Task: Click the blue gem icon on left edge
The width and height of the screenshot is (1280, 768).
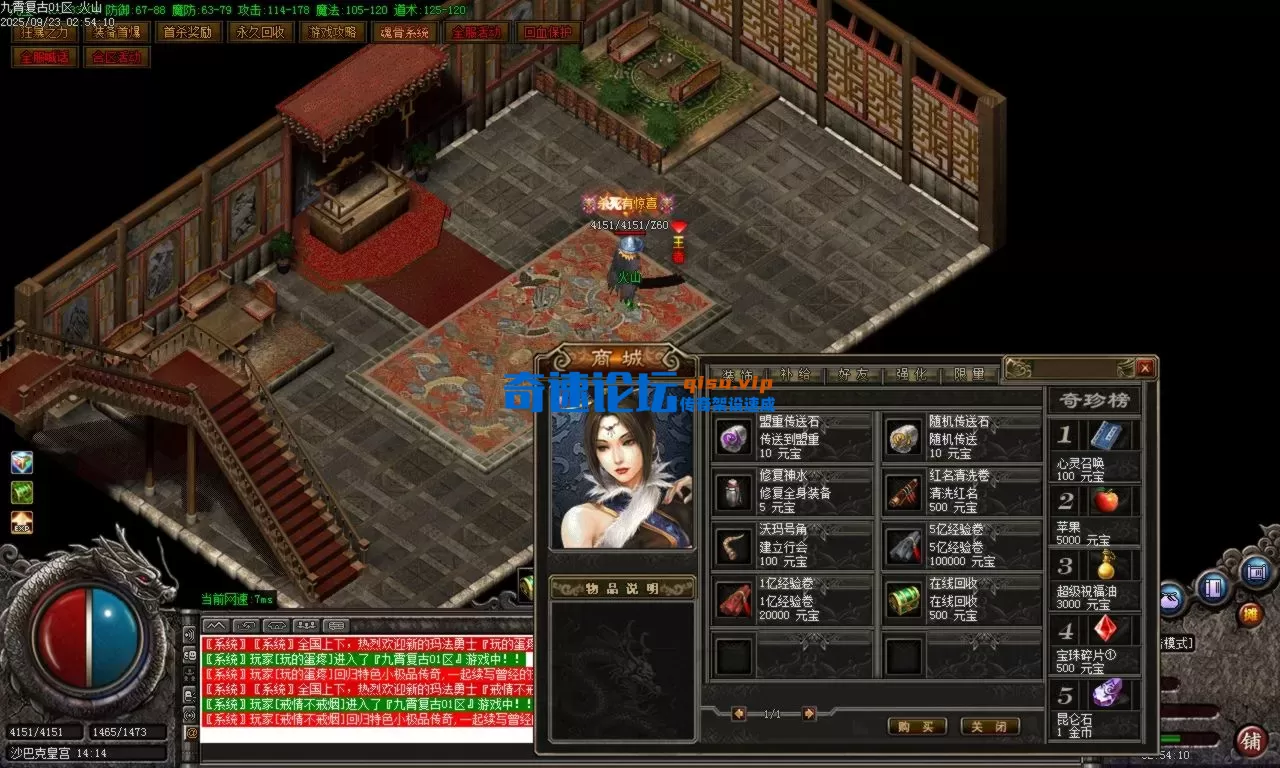Action: pyautogui.click(x=23, y=461)
